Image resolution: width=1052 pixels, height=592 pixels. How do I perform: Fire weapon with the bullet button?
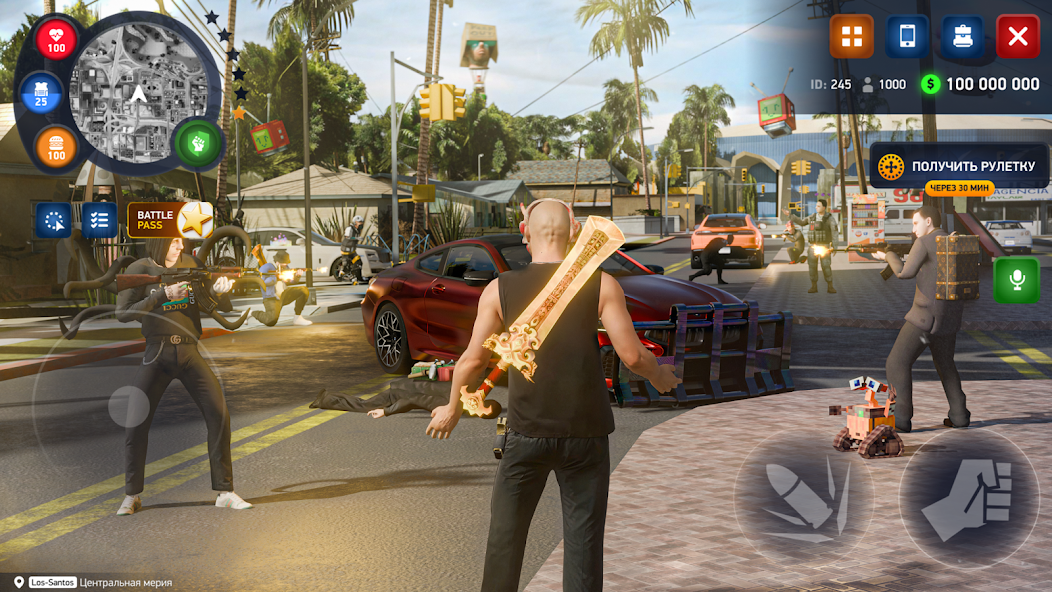(x=803, y=497)
